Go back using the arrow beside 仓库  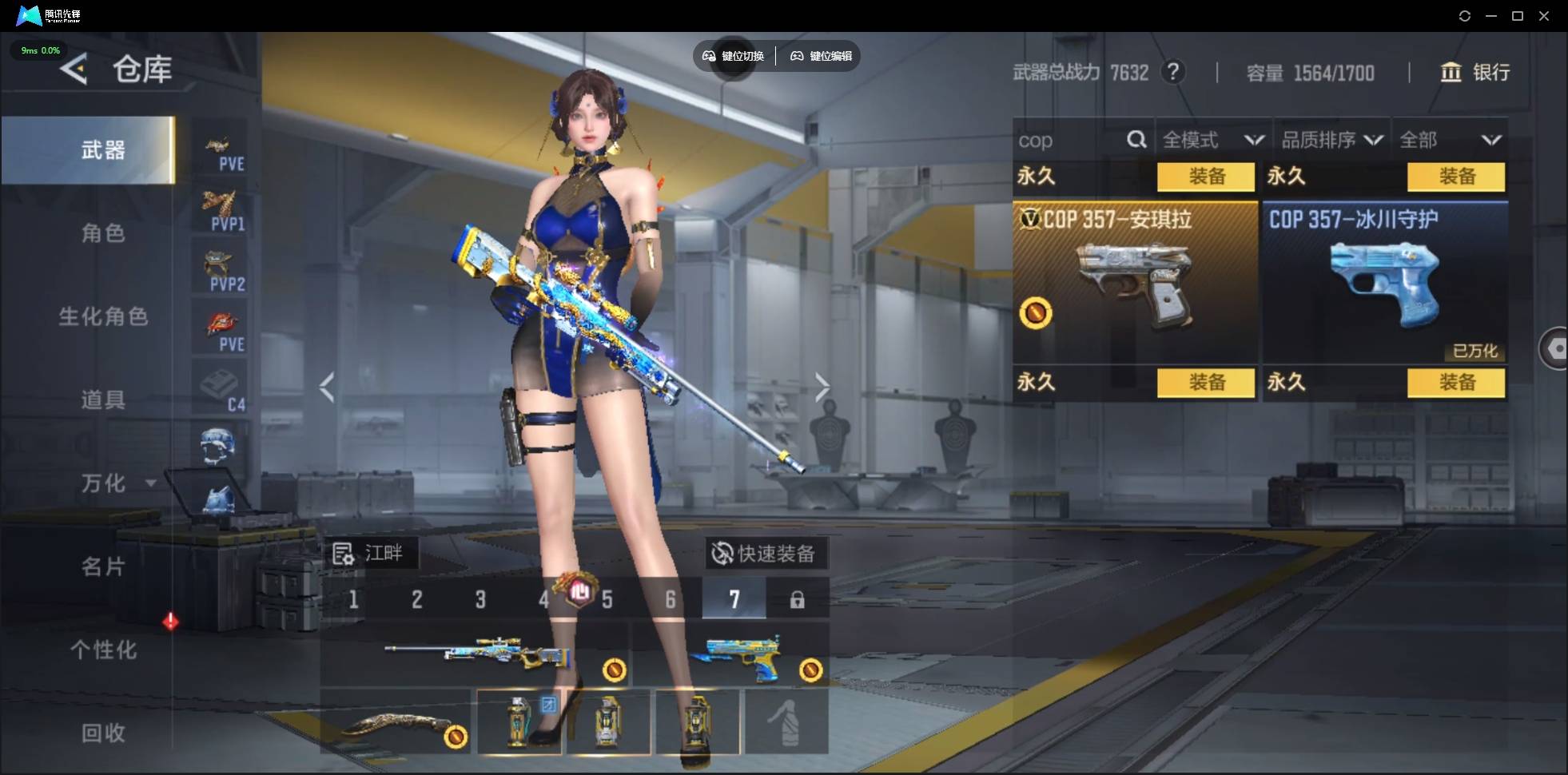pyautogui.click(x=74, y=70)
